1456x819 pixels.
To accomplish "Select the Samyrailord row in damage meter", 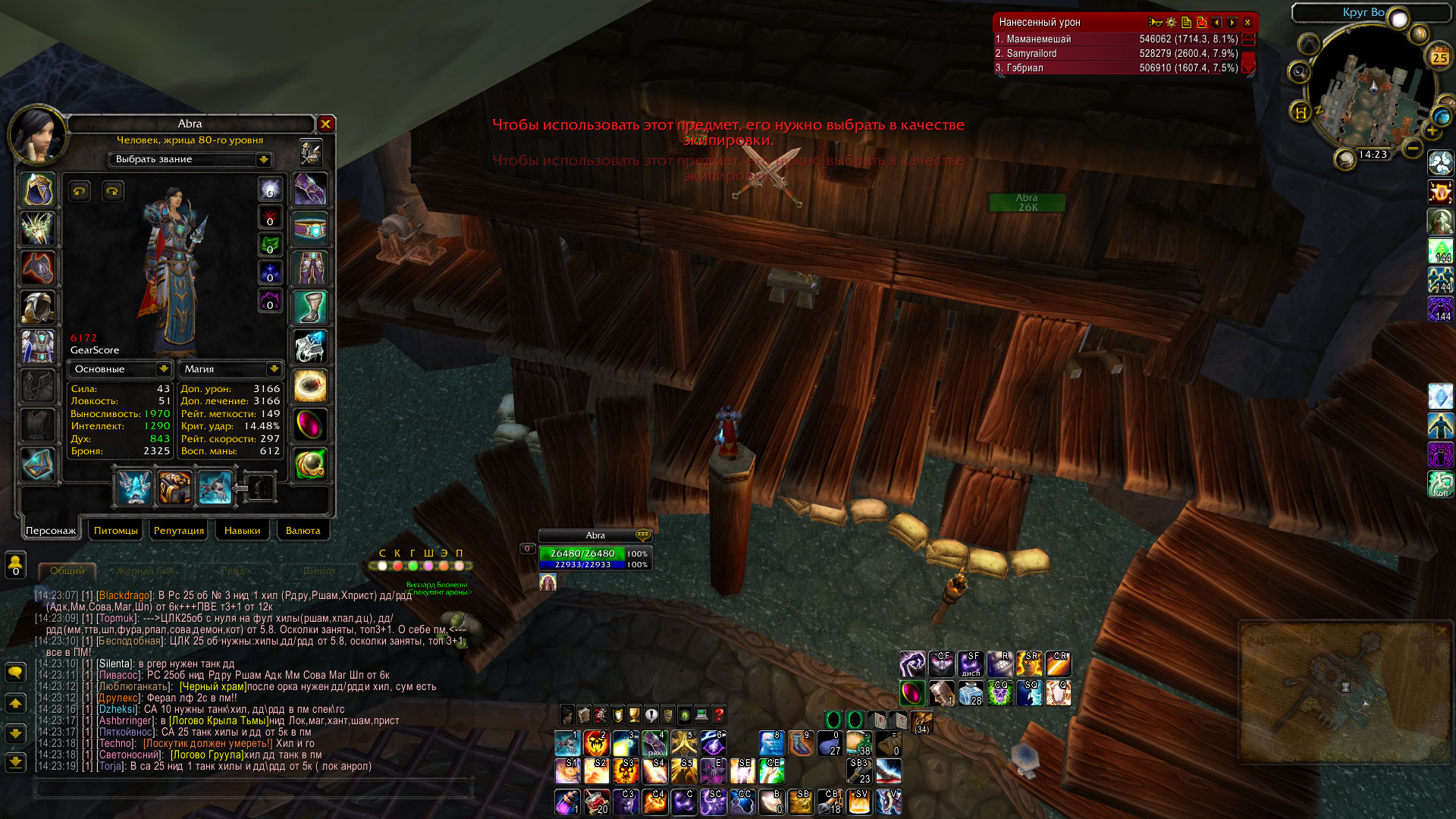I will [x=1116, y=53].
